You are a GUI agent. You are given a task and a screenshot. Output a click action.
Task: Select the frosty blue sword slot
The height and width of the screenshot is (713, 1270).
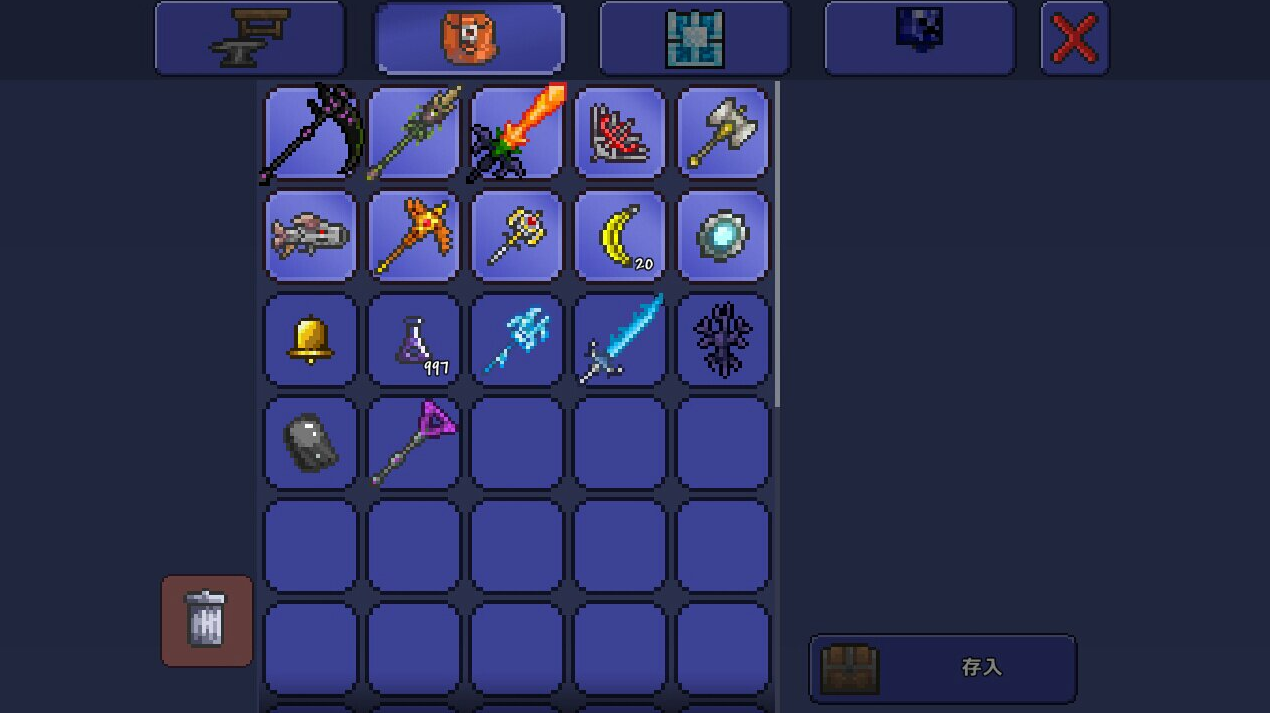pyautogui.click(x=620, y=340)
